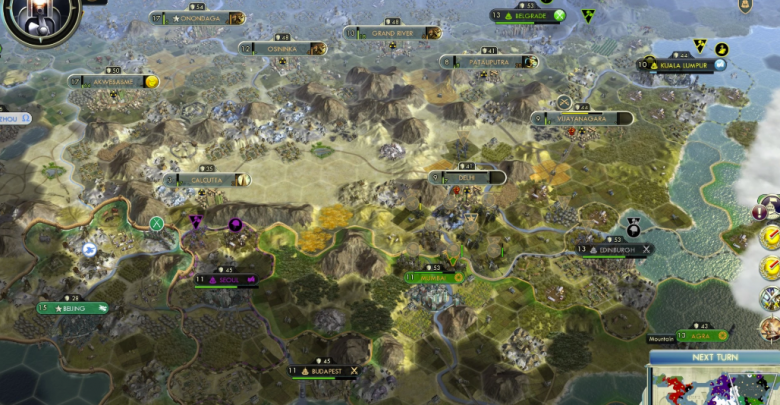Open the Grand River city banner
The image size is (780, 405).
tap(392, 33)
